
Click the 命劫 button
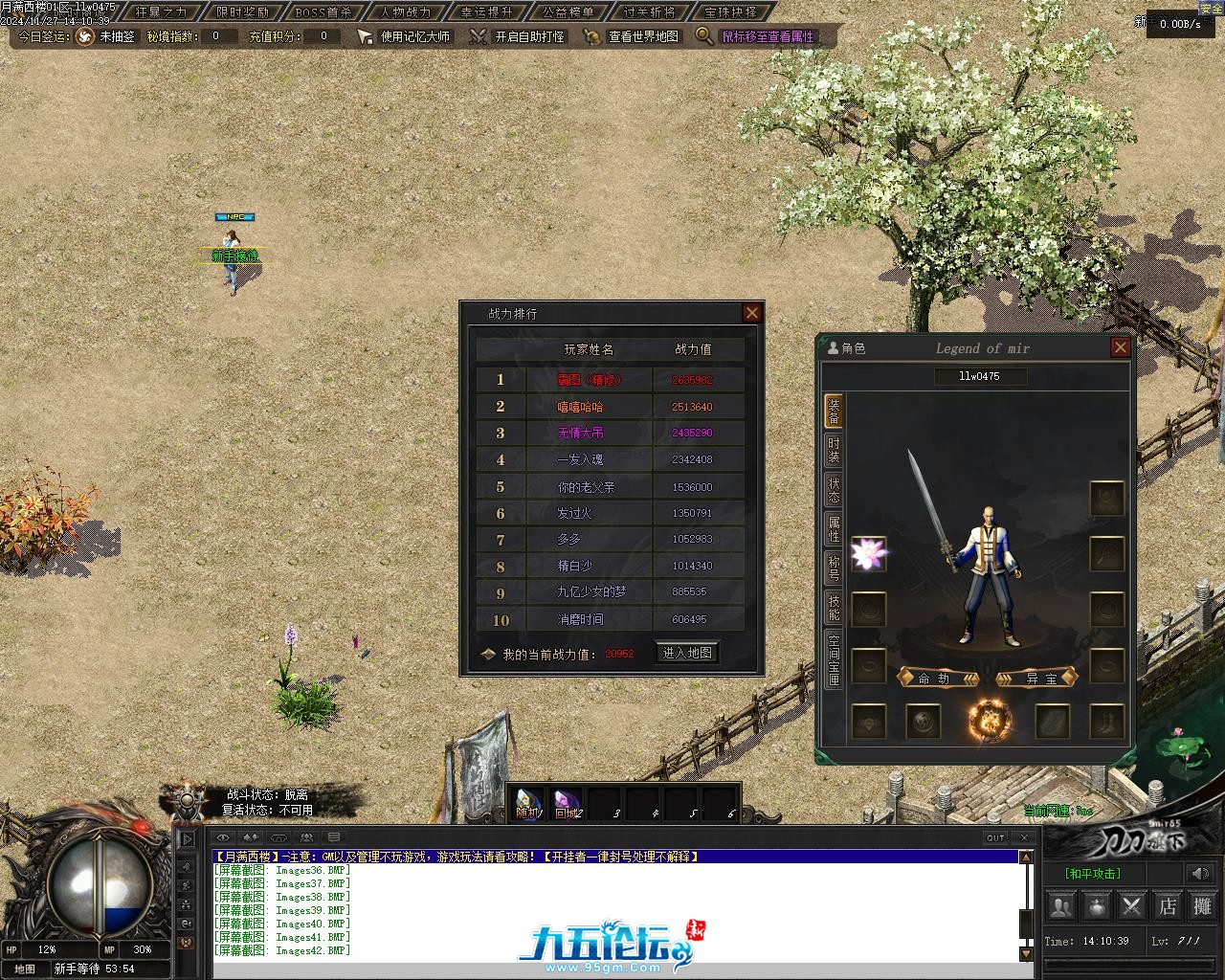coord(939,679)
